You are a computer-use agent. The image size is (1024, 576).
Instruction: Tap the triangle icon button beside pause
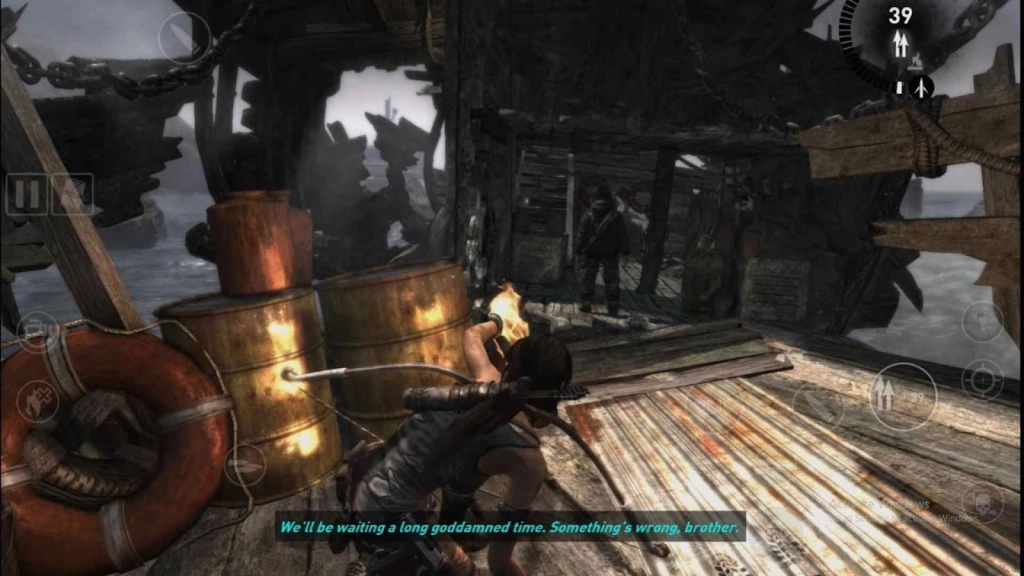coord(72,194)
